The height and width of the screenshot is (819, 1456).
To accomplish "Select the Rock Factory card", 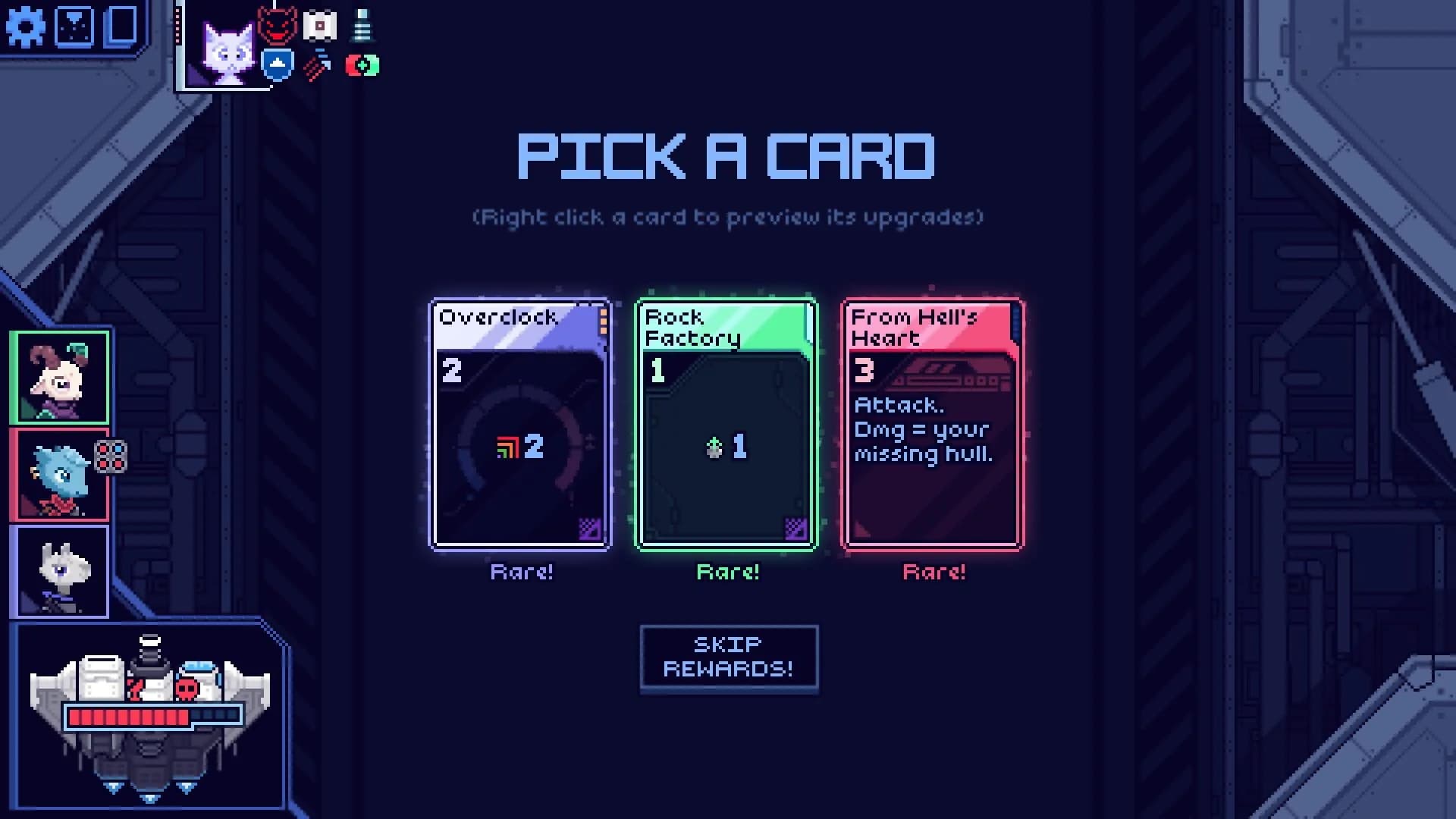I will [x=726, y=425].
